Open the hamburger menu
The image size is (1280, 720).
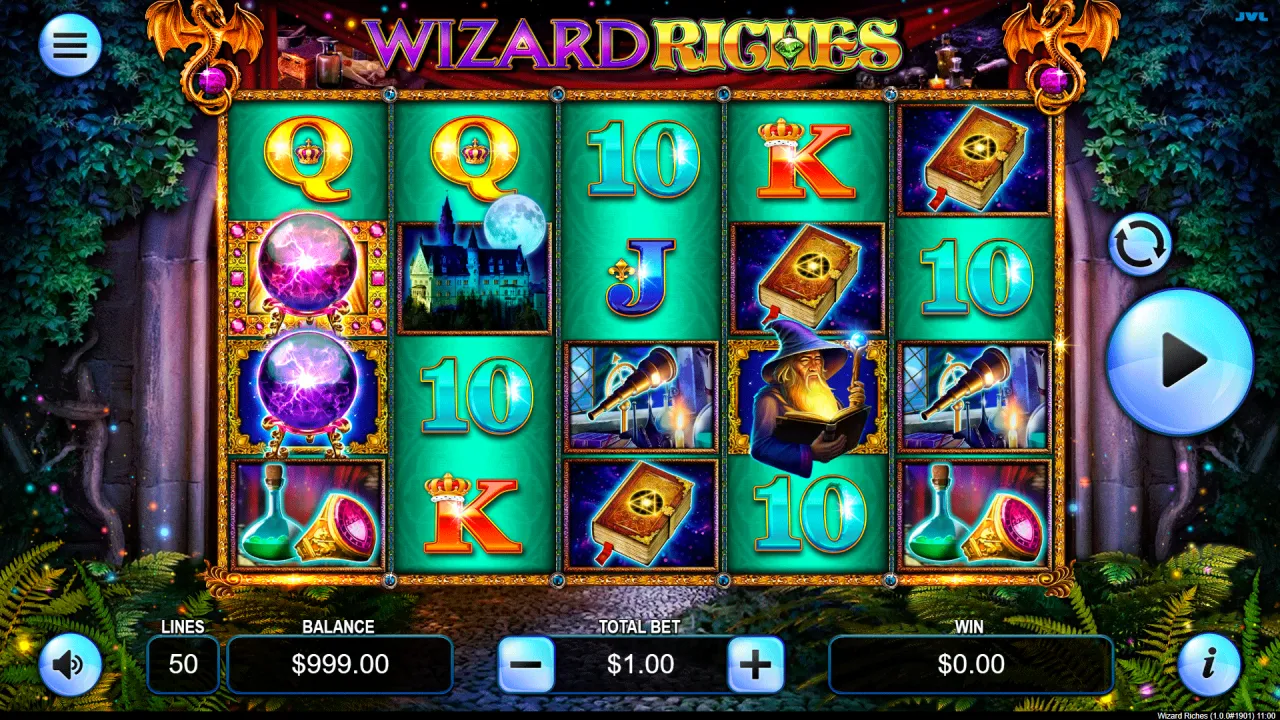coord(68,45)
